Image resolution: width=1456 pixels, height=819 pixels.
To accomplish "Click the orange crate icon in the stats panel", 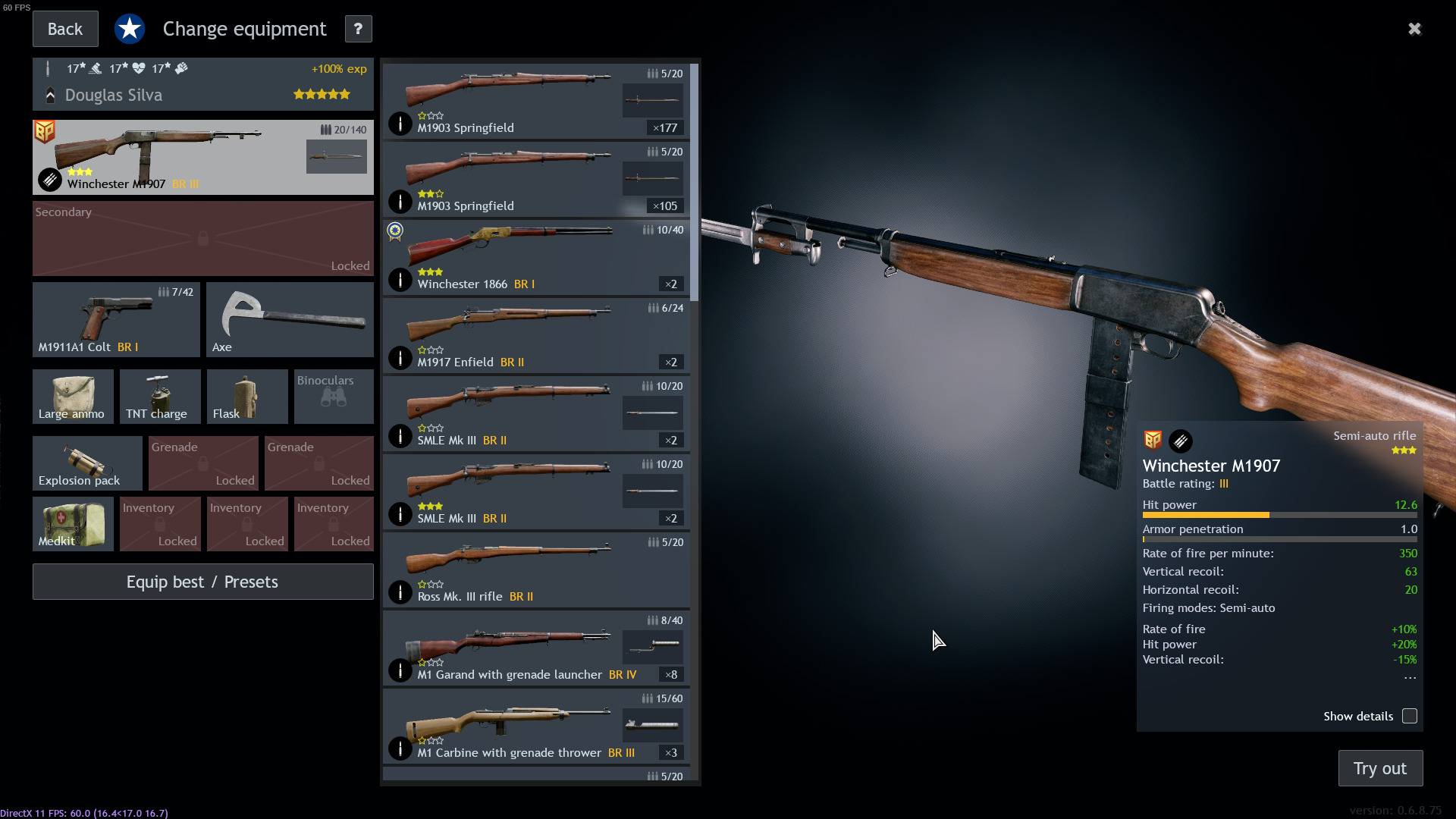I will [x=1154, y=441].
